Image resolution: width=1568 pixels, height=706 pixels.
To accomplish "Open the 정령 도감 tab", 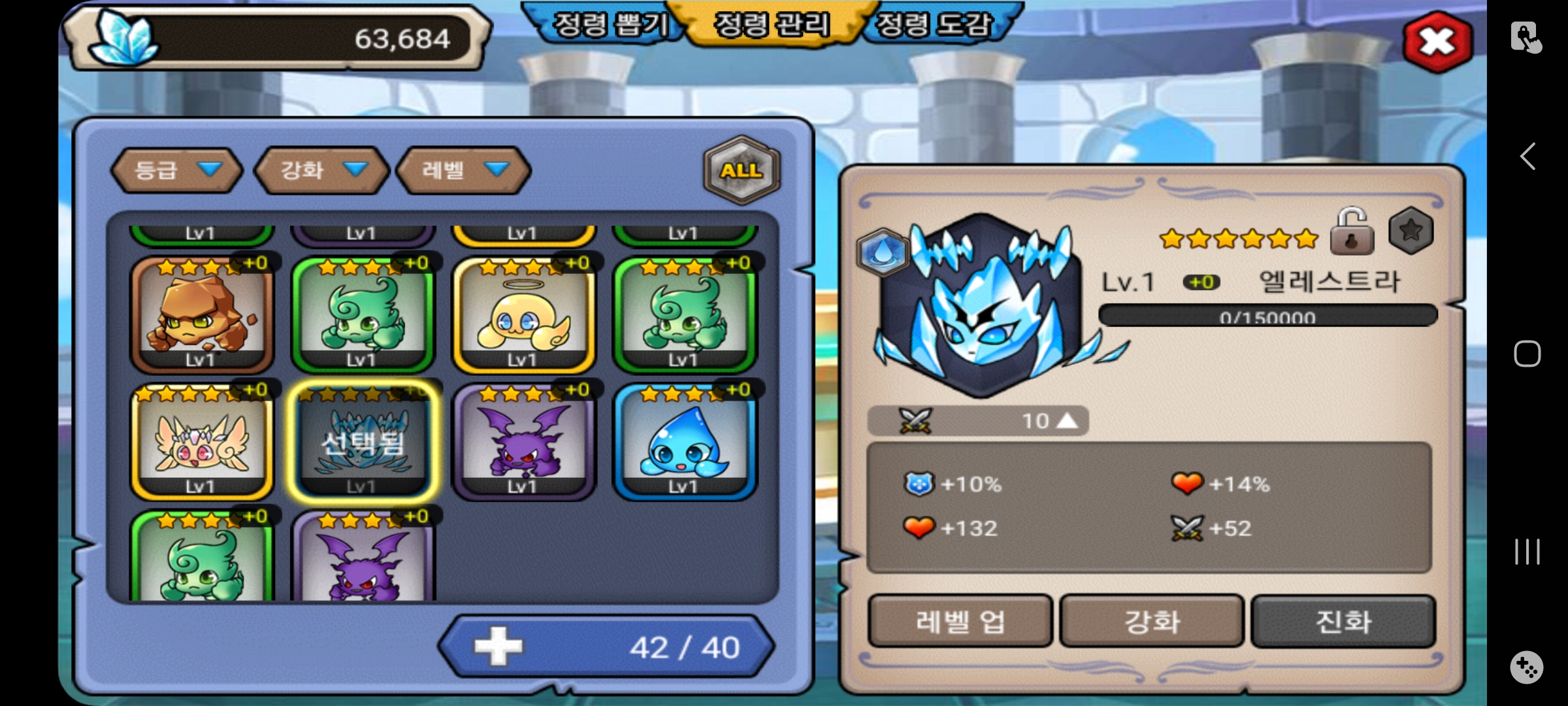I will point(934,25).
